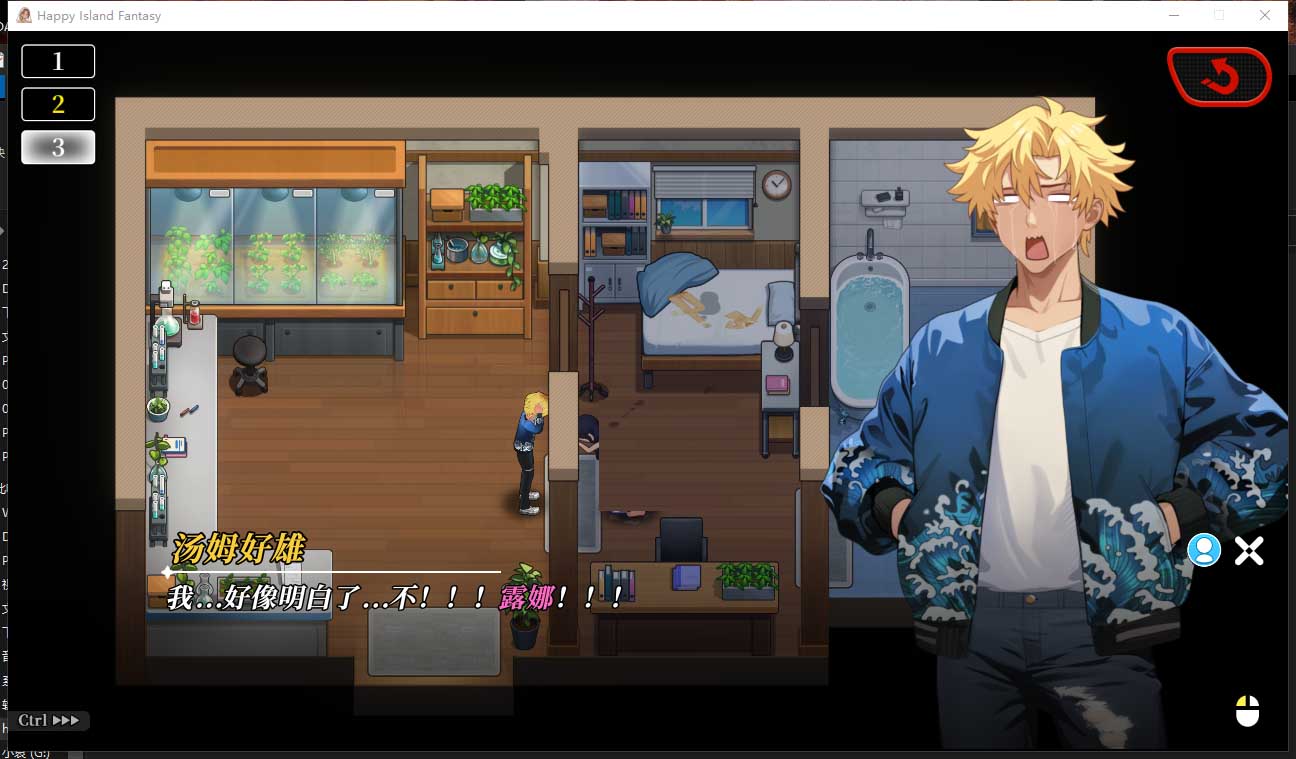Enable fast-forward with the Ctrl indicator

pyautogui.click(x=47, y=720)
